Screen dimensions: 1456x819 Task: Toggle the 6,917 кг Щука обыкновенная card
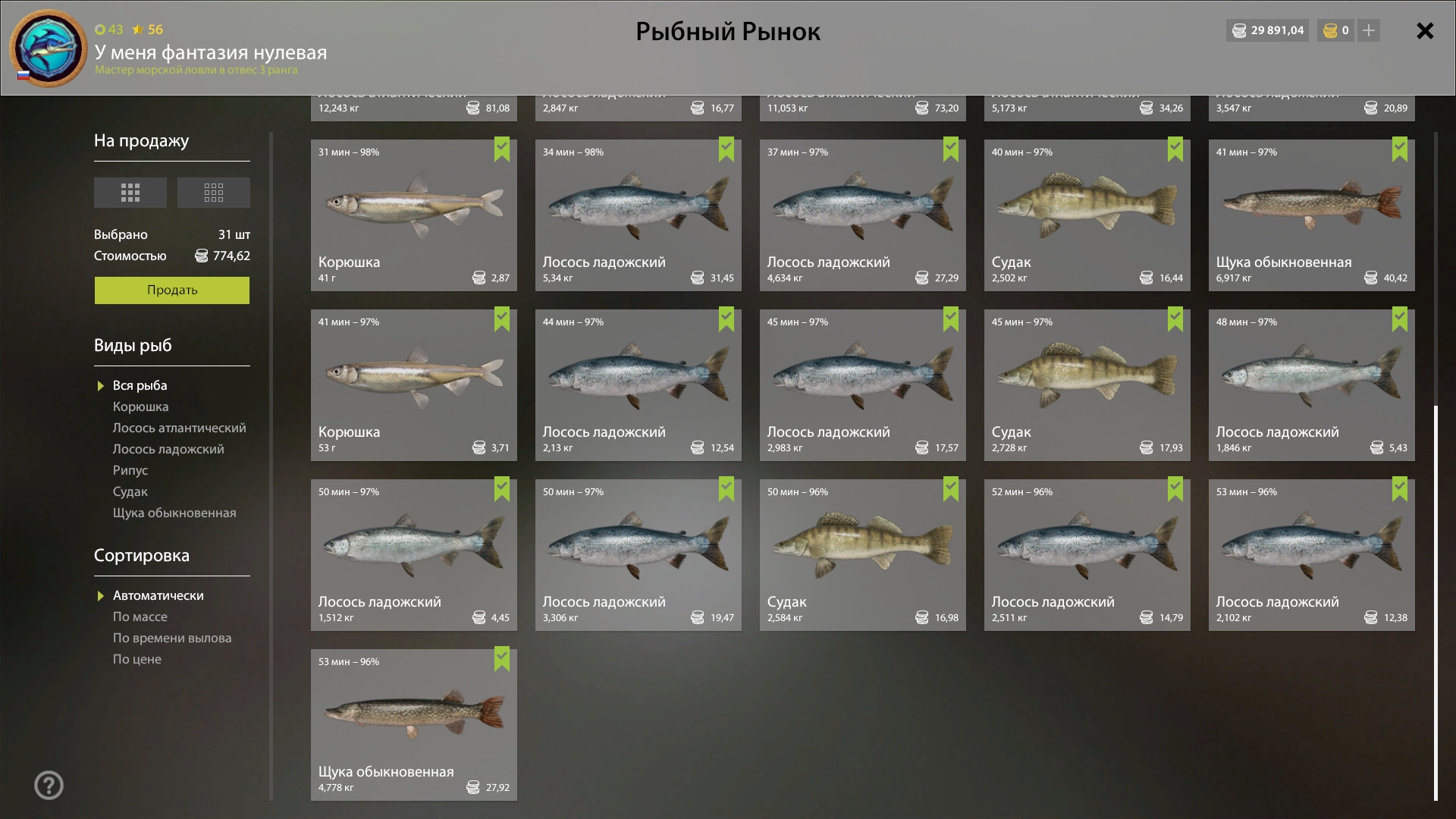1311,215
